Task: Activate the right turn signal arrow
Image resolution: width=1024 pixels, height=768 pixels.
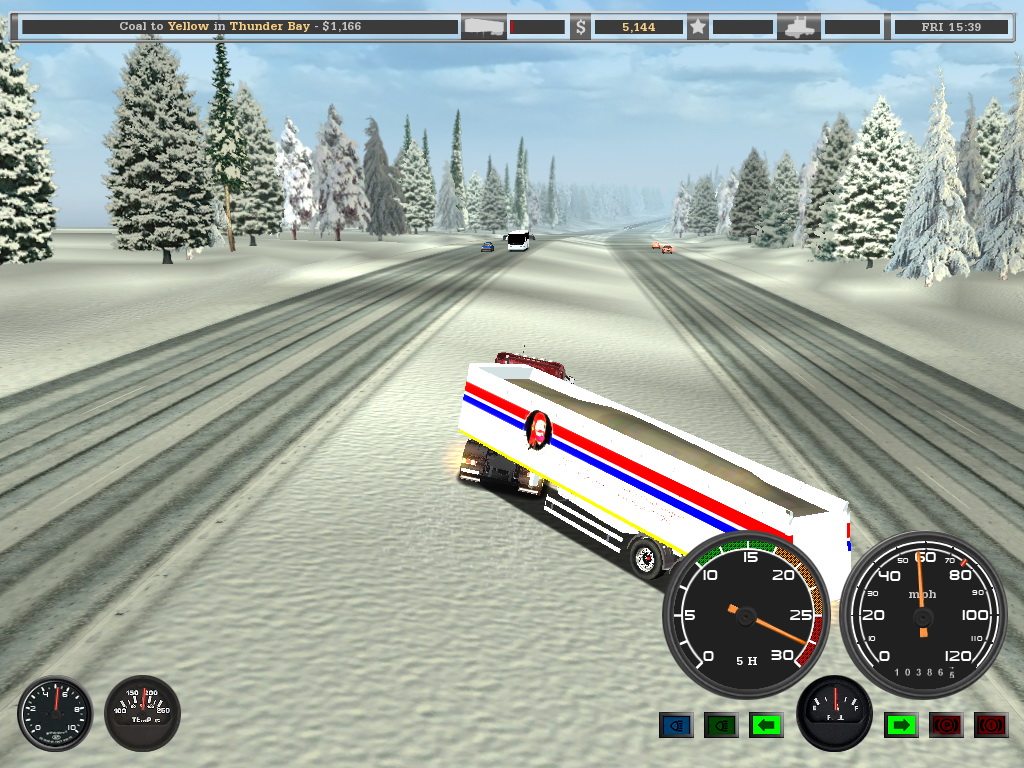Action: [901, 725]
